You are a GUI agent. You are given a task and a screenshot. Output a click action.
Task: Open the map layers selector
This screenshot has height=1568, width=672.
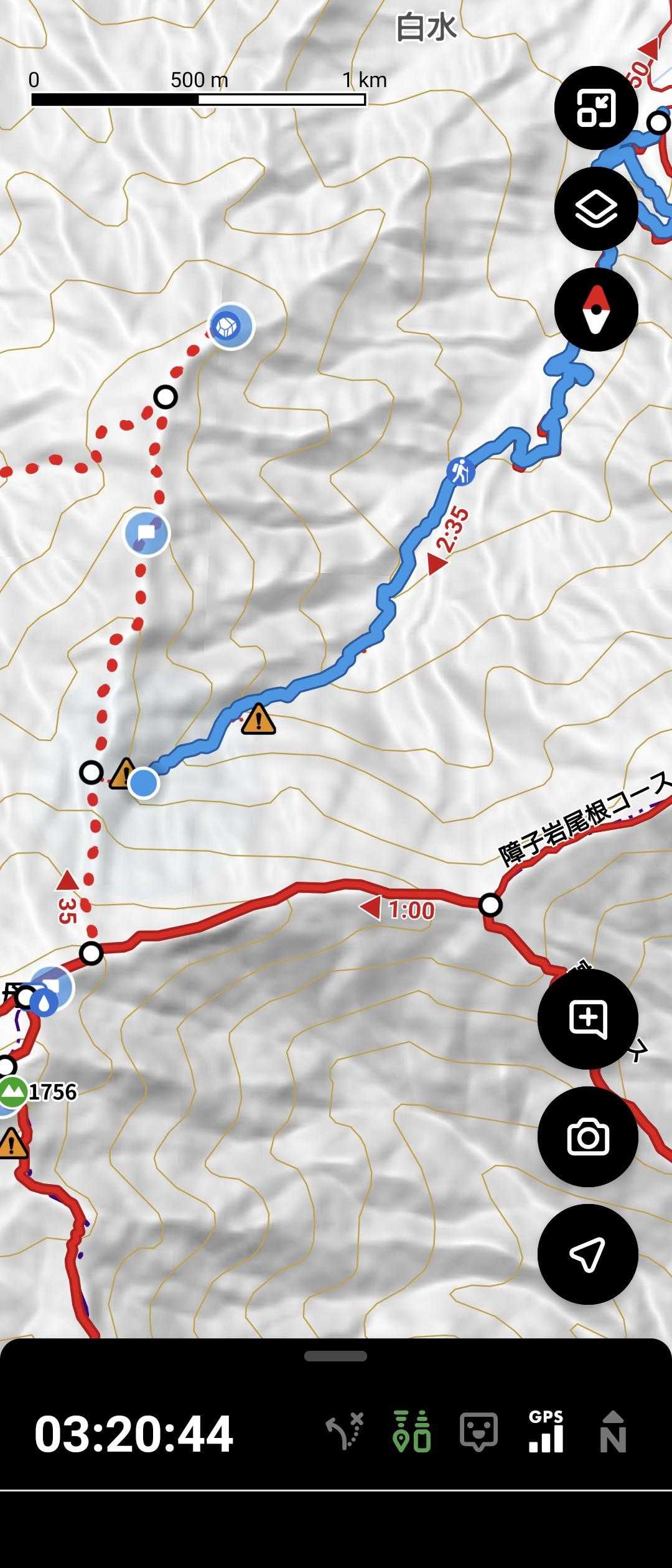595,208
